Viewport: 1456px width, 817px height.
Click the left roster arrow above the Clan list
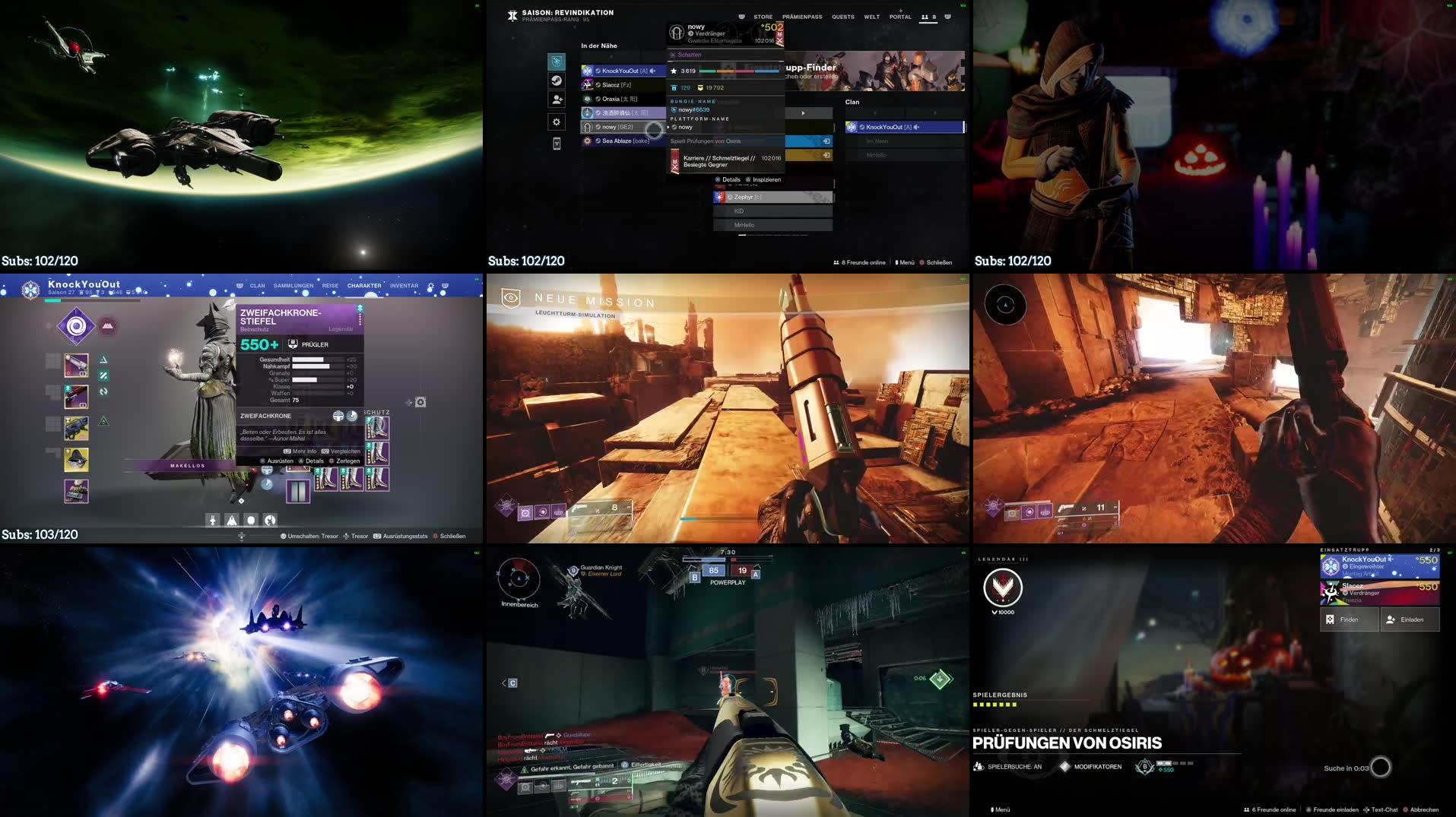click(x=874, y=111)
